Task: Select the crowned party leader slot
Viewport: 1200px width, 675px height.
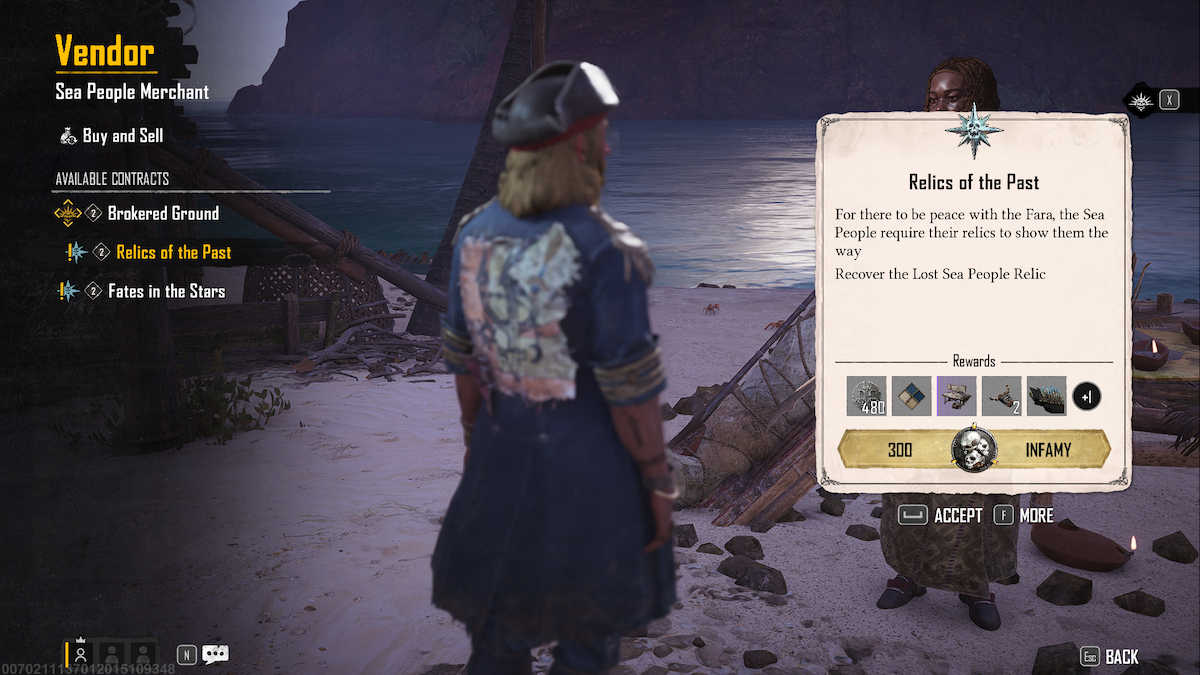Action: point(81,653)
